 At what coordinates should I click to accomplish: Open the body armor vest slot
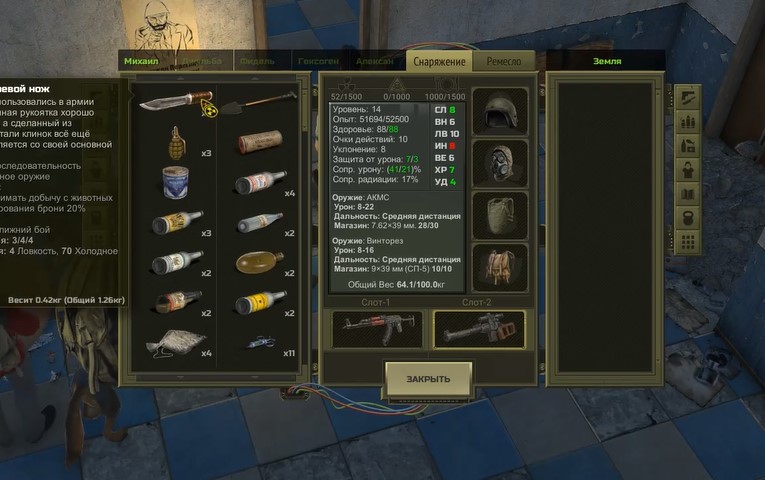[x=499, y=214]
